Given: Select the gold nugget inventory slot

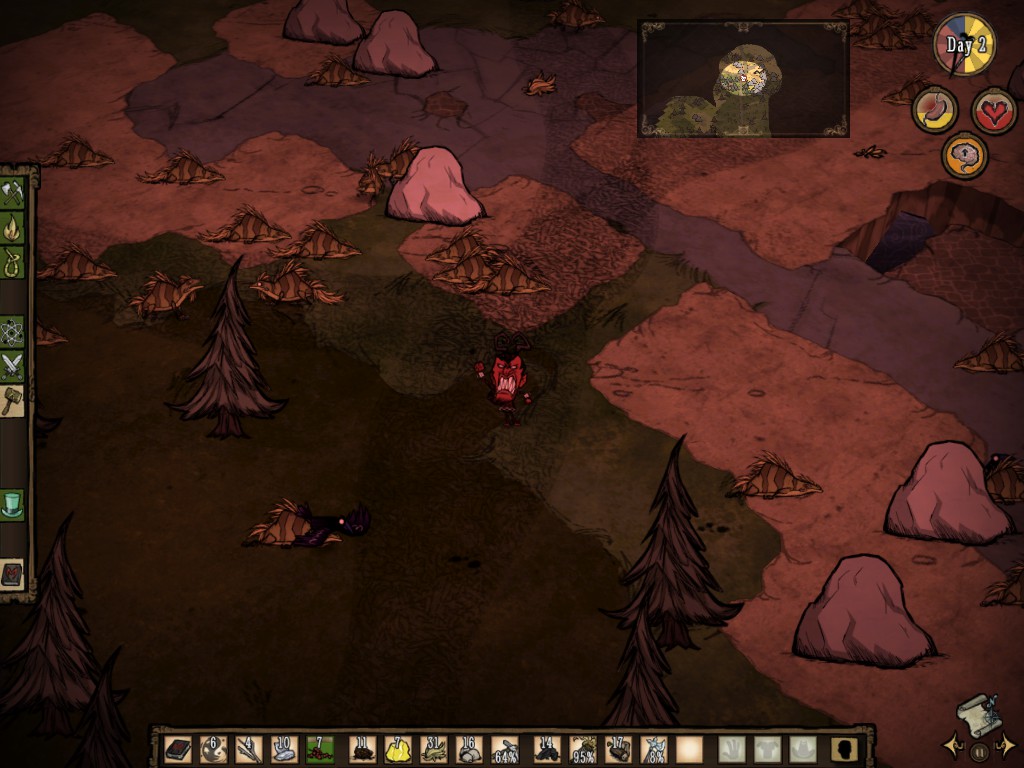Looking at the screenshot, I should 398,749.
